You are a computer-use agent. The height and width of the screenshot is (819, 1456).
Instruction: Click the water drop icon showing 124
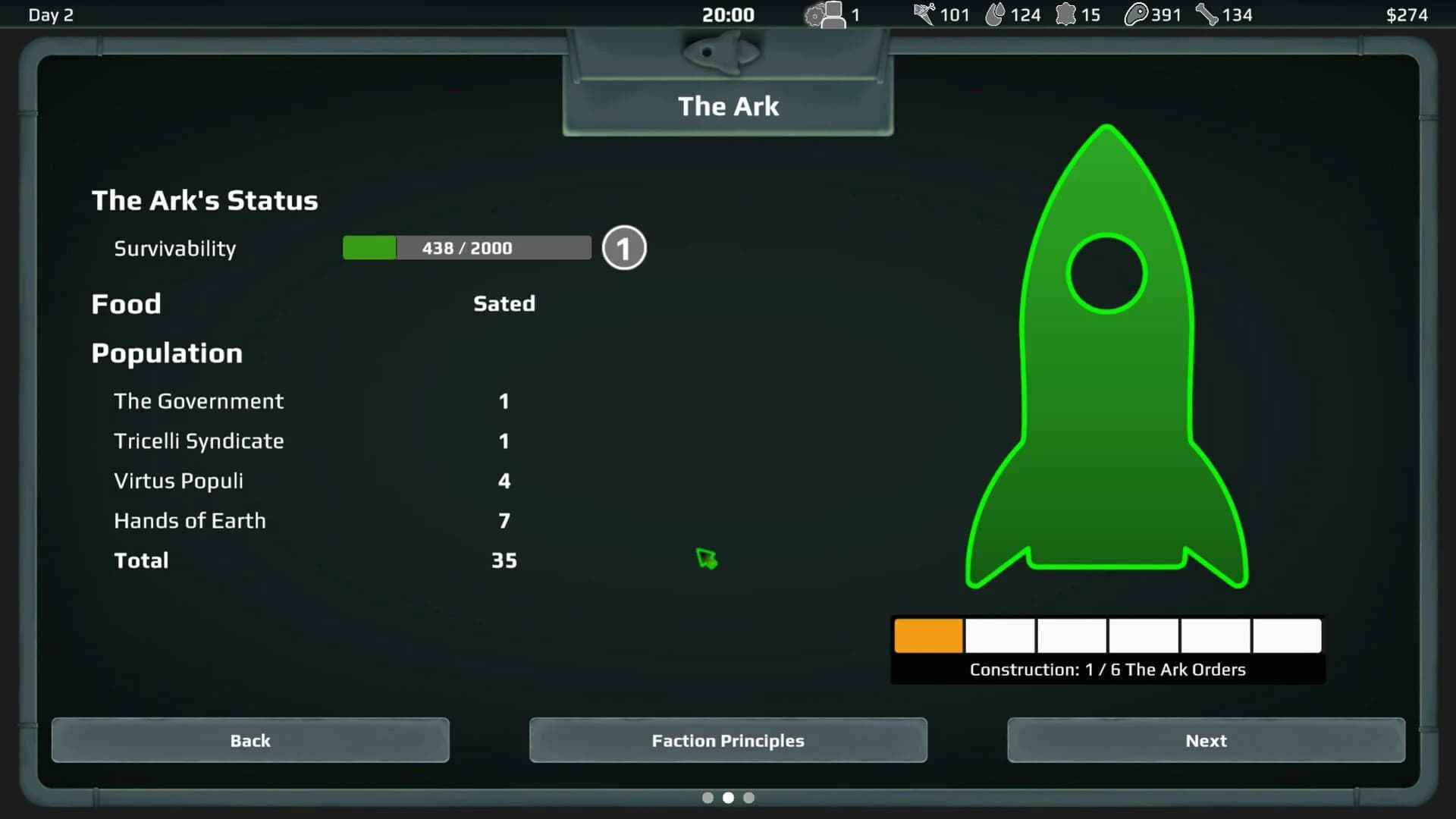(997, 14)
